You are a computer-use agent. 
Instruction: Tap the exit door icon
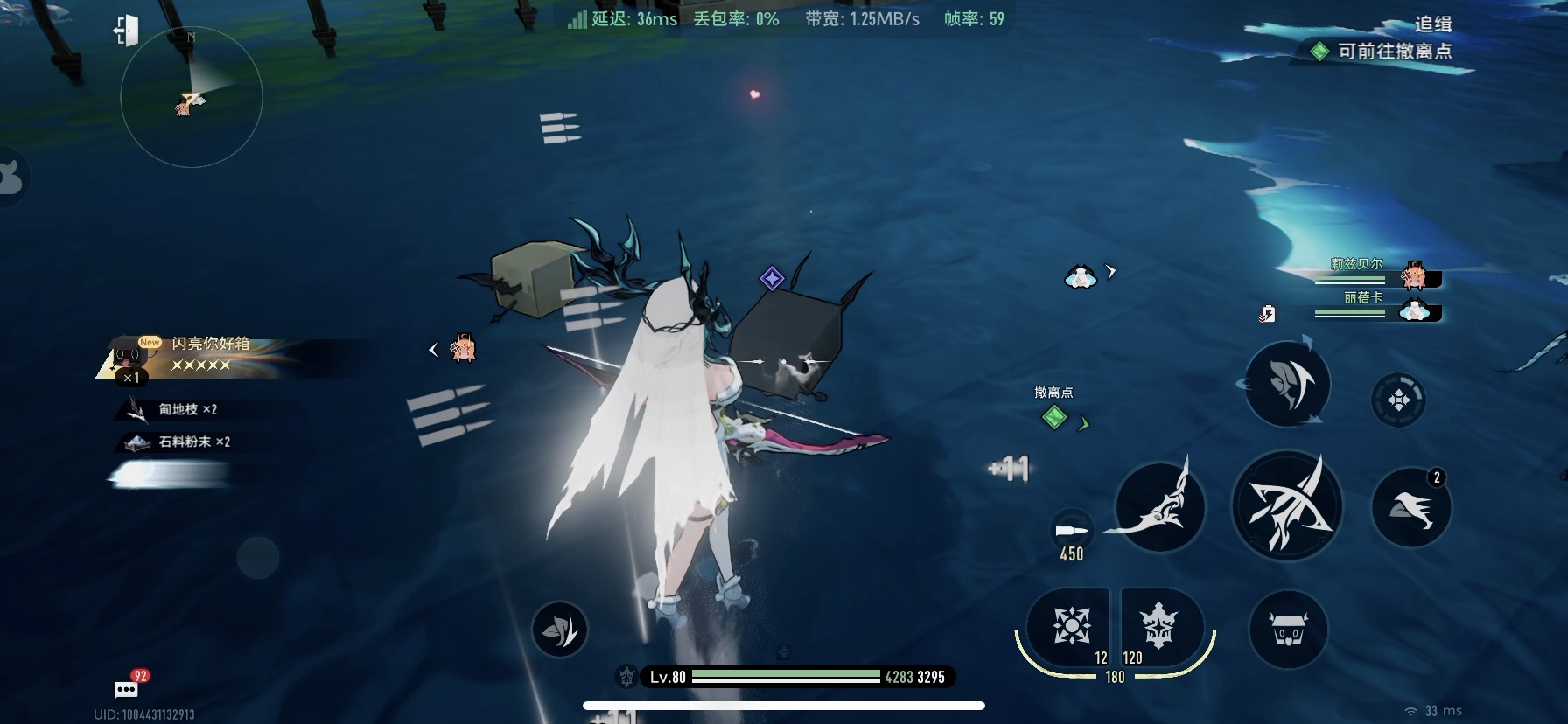click(126, 31)
